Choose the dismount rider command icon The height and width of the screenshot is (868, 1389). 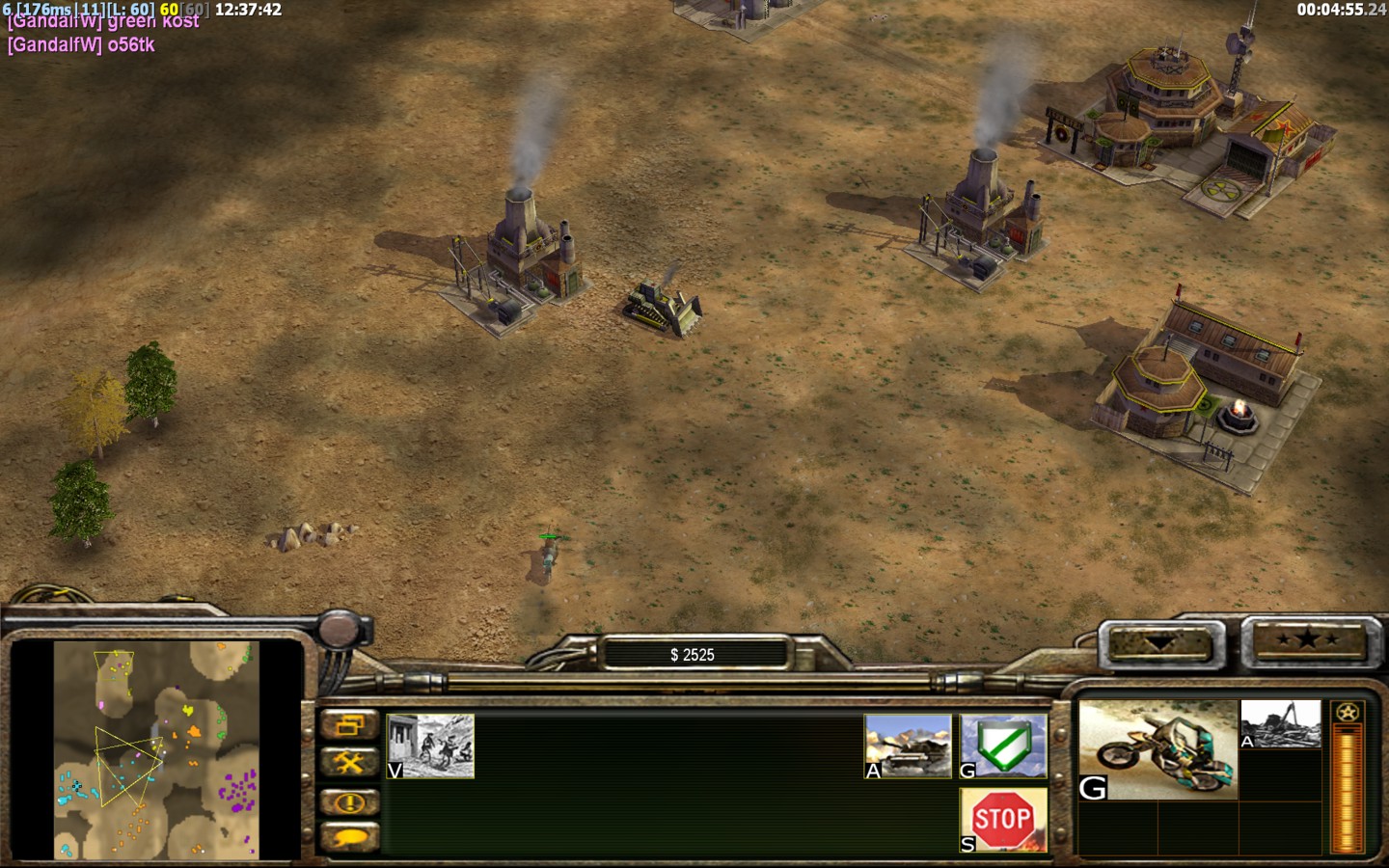pos(430,746)
